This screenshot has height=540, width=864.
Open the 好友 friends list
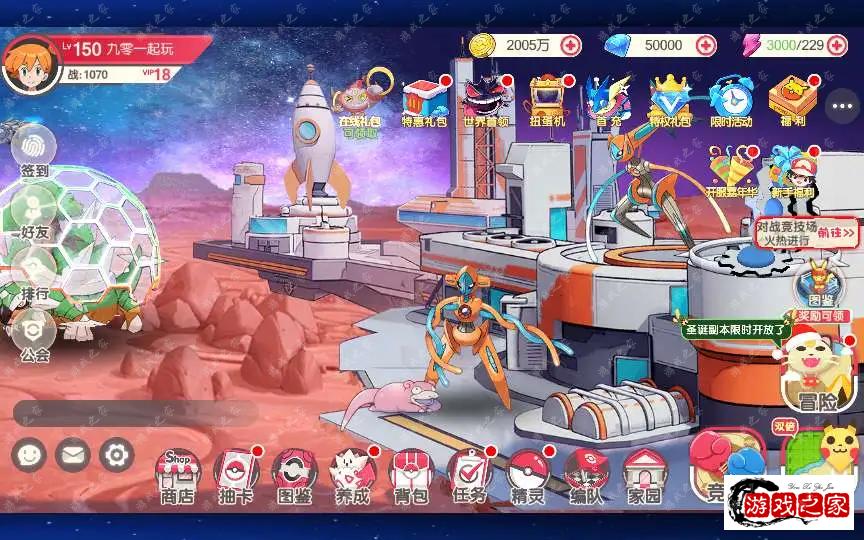[34, 214]
